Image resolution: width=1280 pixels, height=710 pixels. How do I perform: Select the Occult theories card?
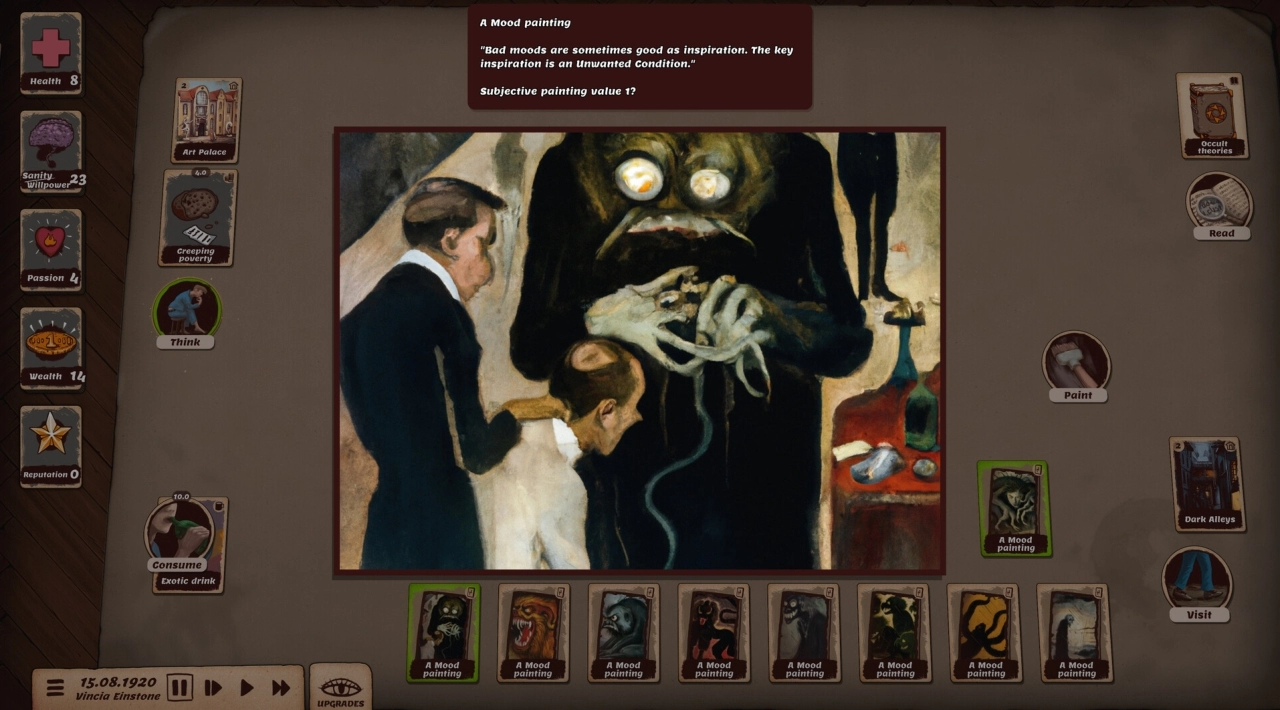[x=1212, y=116]
